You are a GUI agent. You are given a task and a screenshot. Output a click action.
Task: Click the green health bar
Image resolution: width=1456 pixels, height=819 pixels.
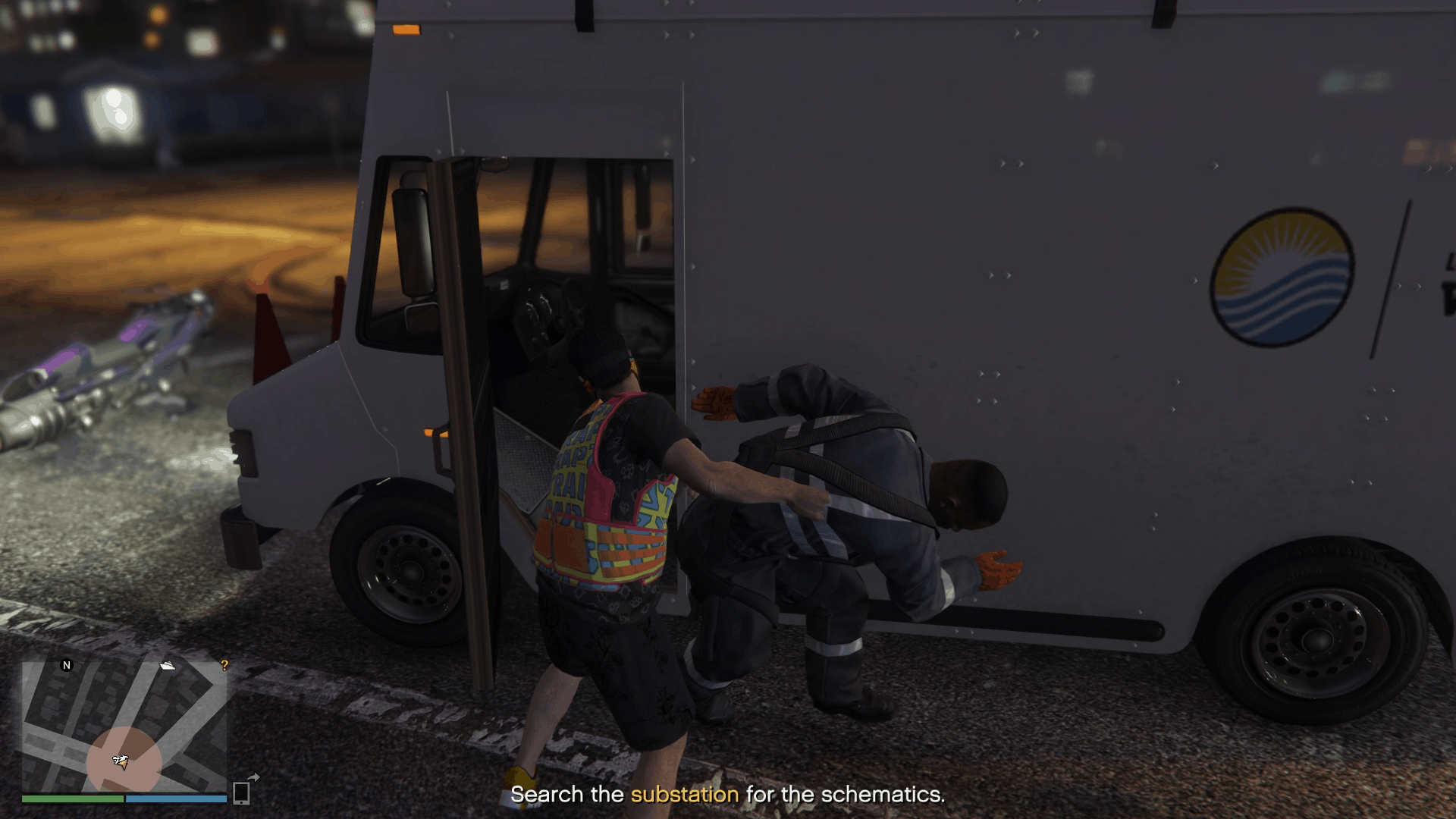[x=72, y=799]
